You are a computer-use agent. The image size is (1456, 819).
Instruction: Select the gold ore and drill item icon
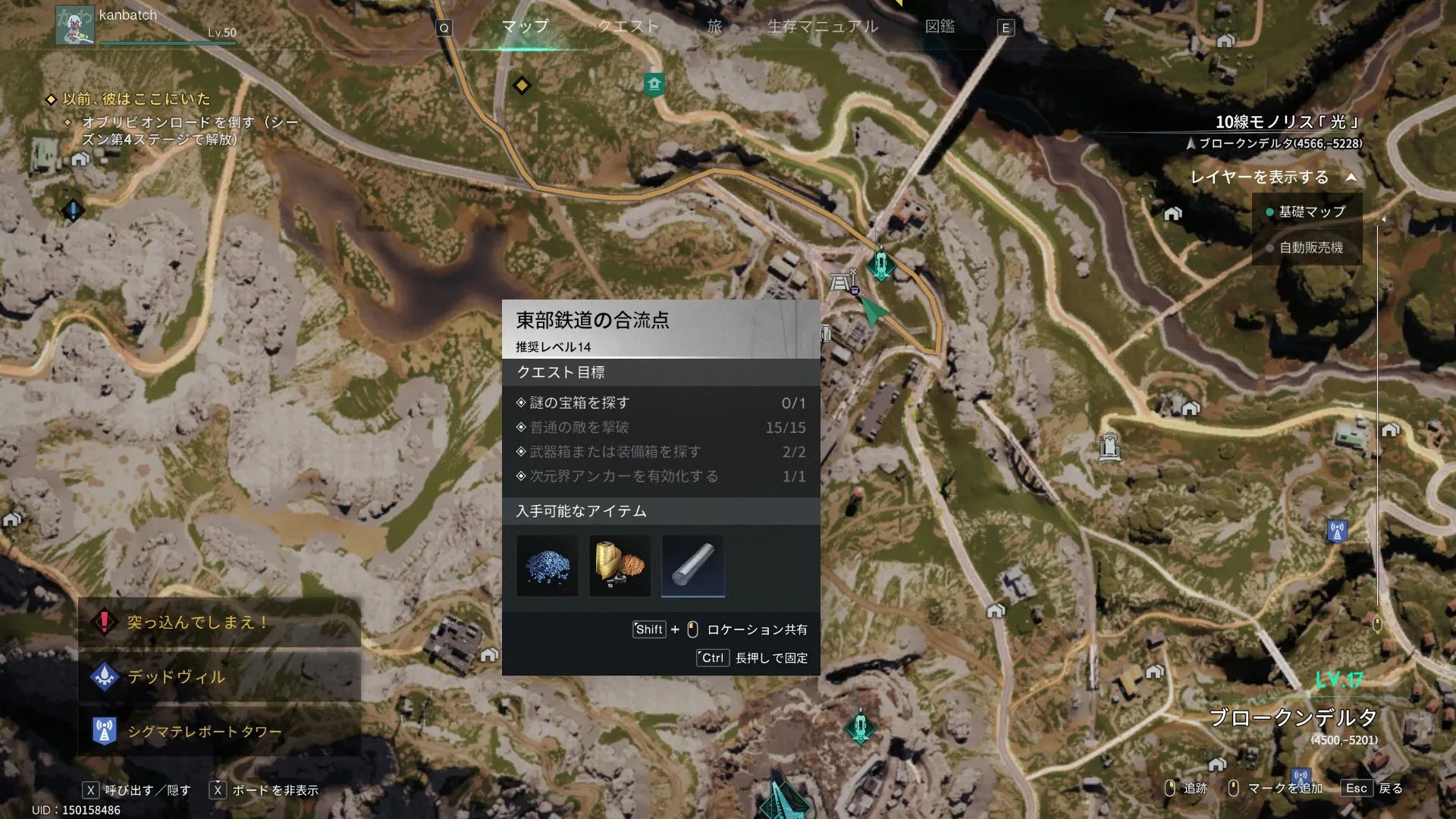coord(620,566)
